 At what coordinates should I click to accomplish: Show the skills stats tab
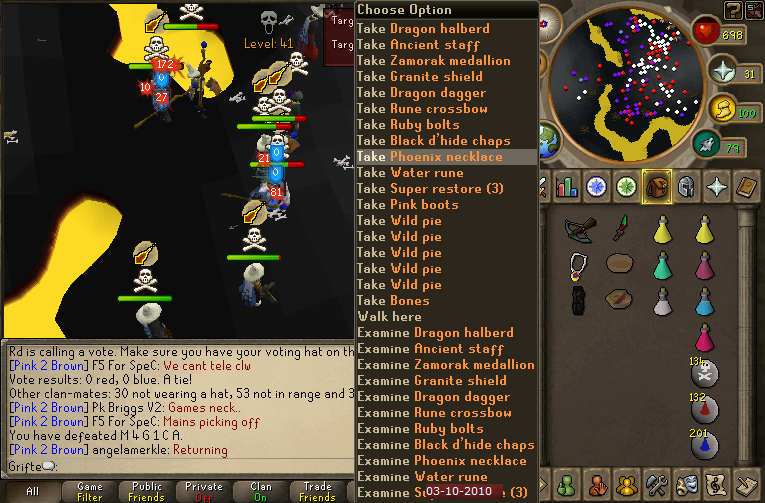(567, 186)
